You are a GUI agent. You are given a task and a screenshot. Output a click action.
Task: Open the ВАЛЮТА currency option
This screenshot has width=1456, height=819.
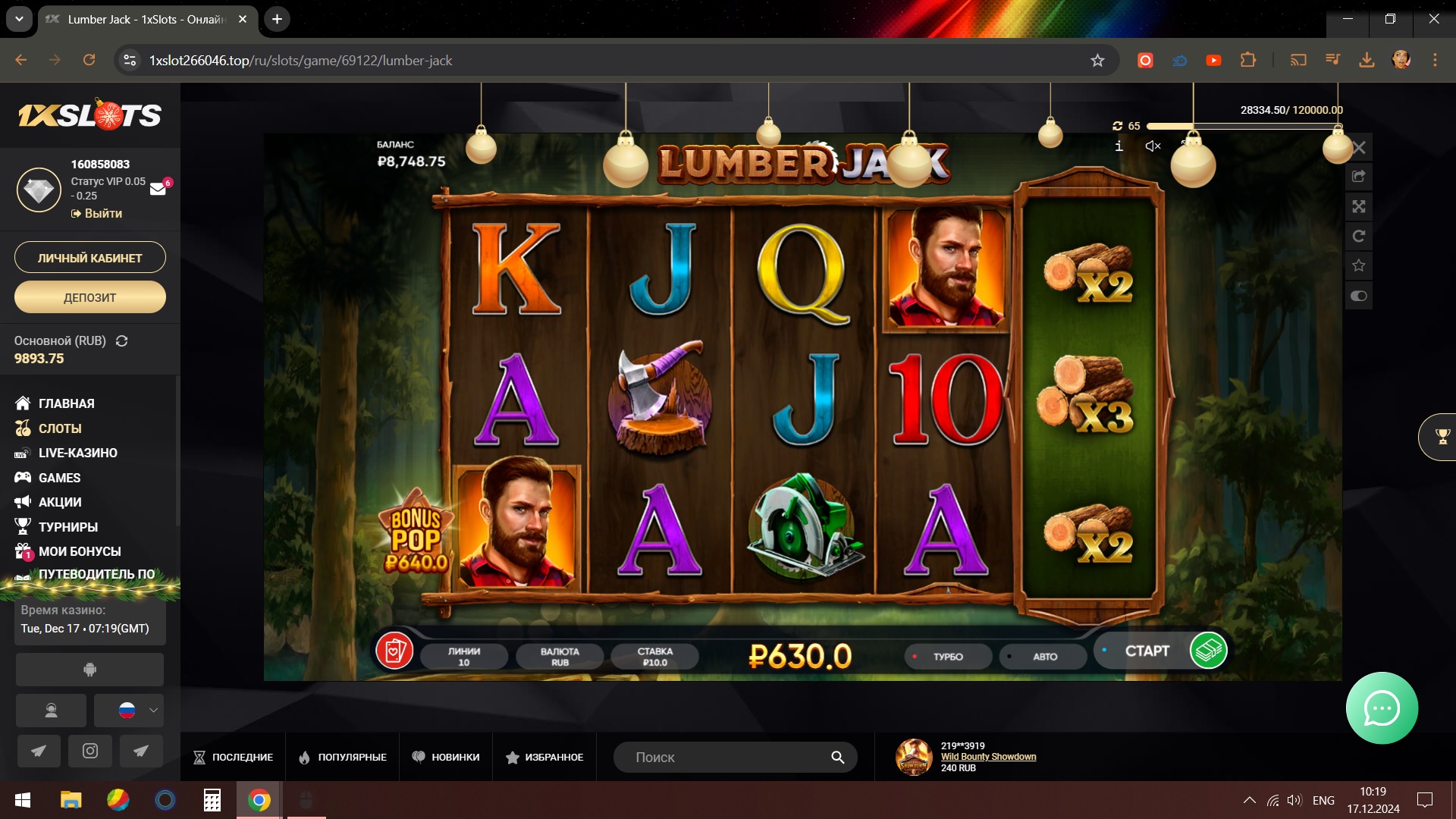tap(560, 657)
